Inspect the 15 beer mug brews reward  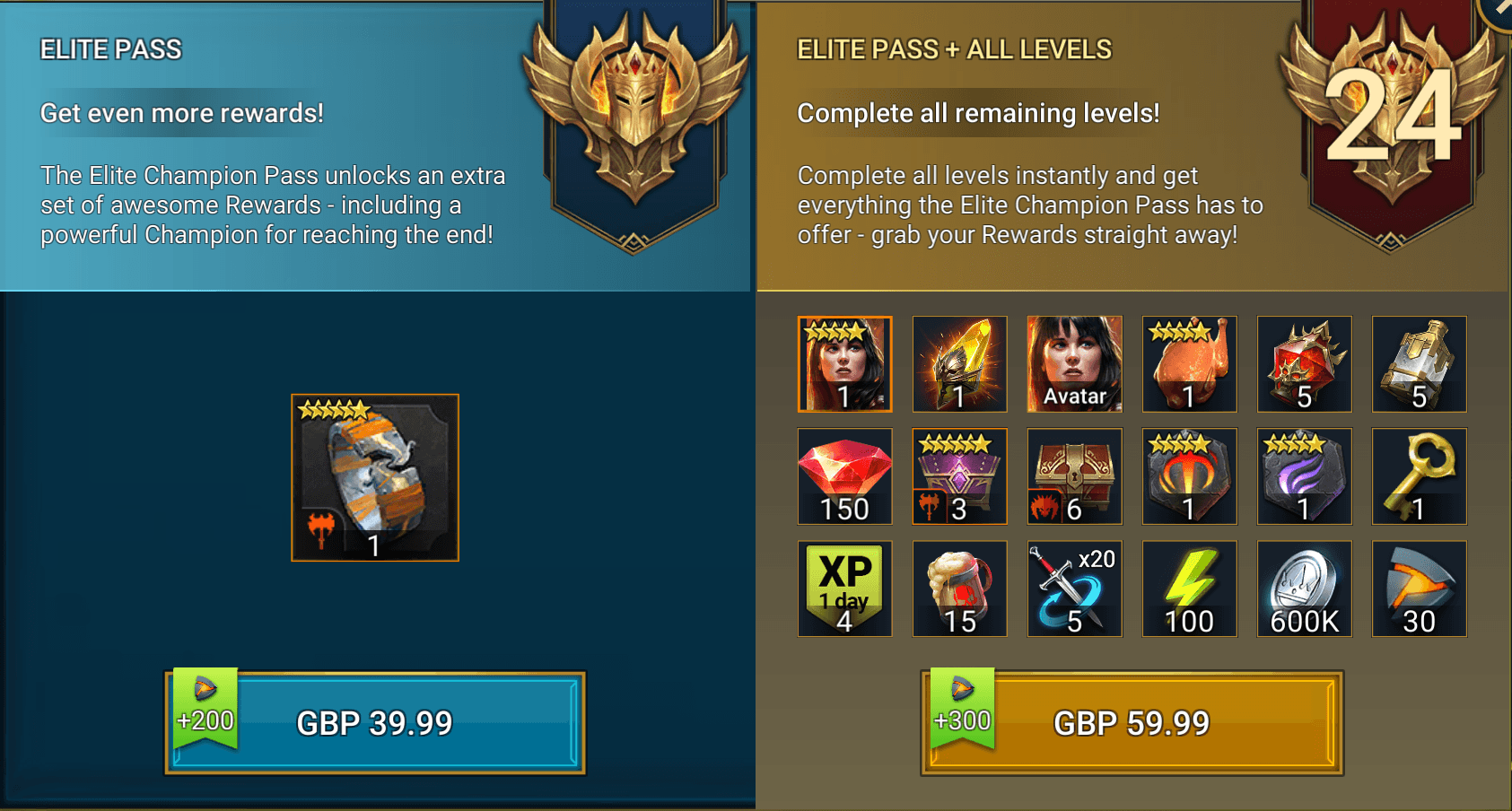pyautogui.click(x=959, y=589)
